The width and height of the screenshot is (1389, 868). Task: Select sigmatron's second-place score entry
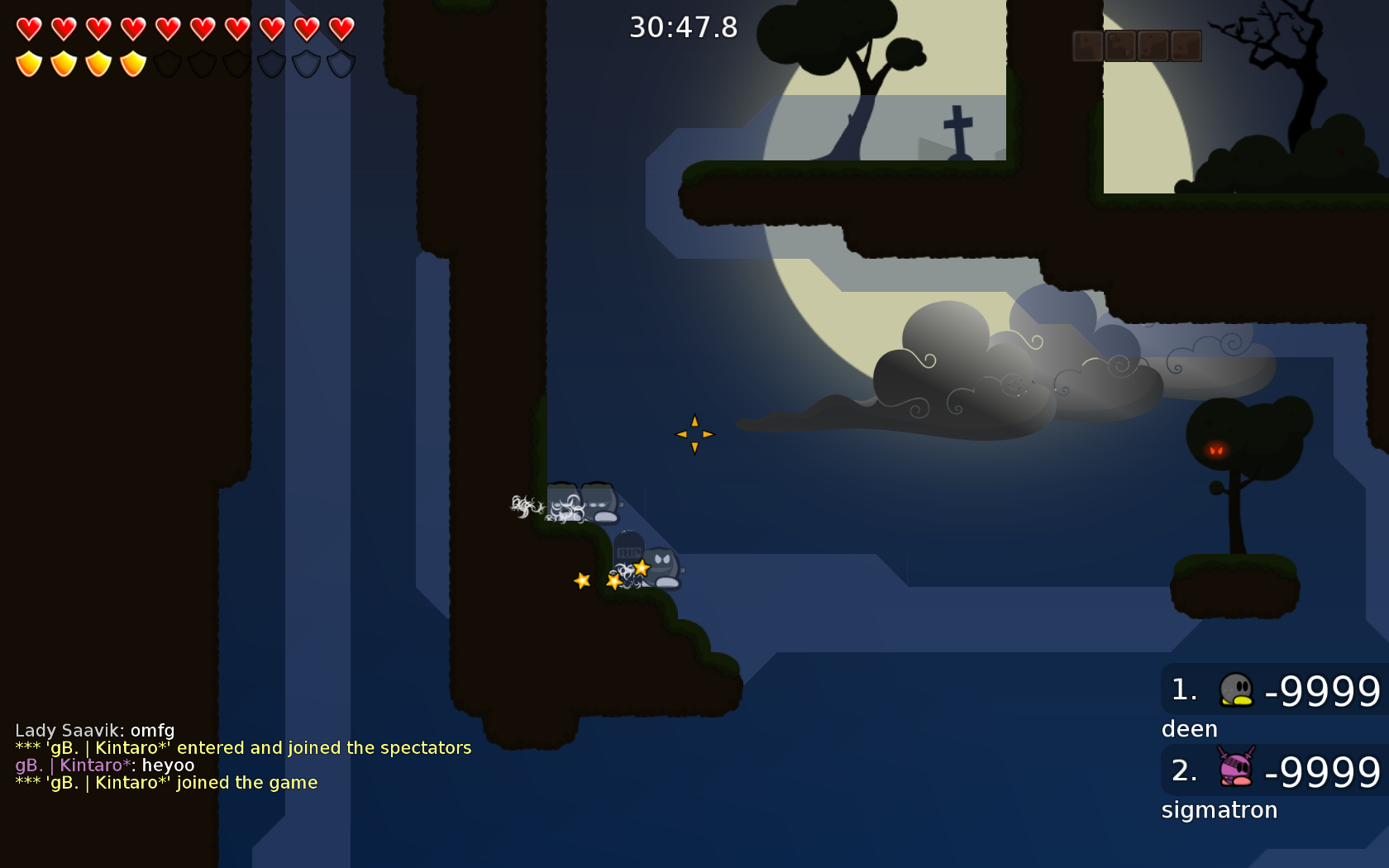(1275, 770)
